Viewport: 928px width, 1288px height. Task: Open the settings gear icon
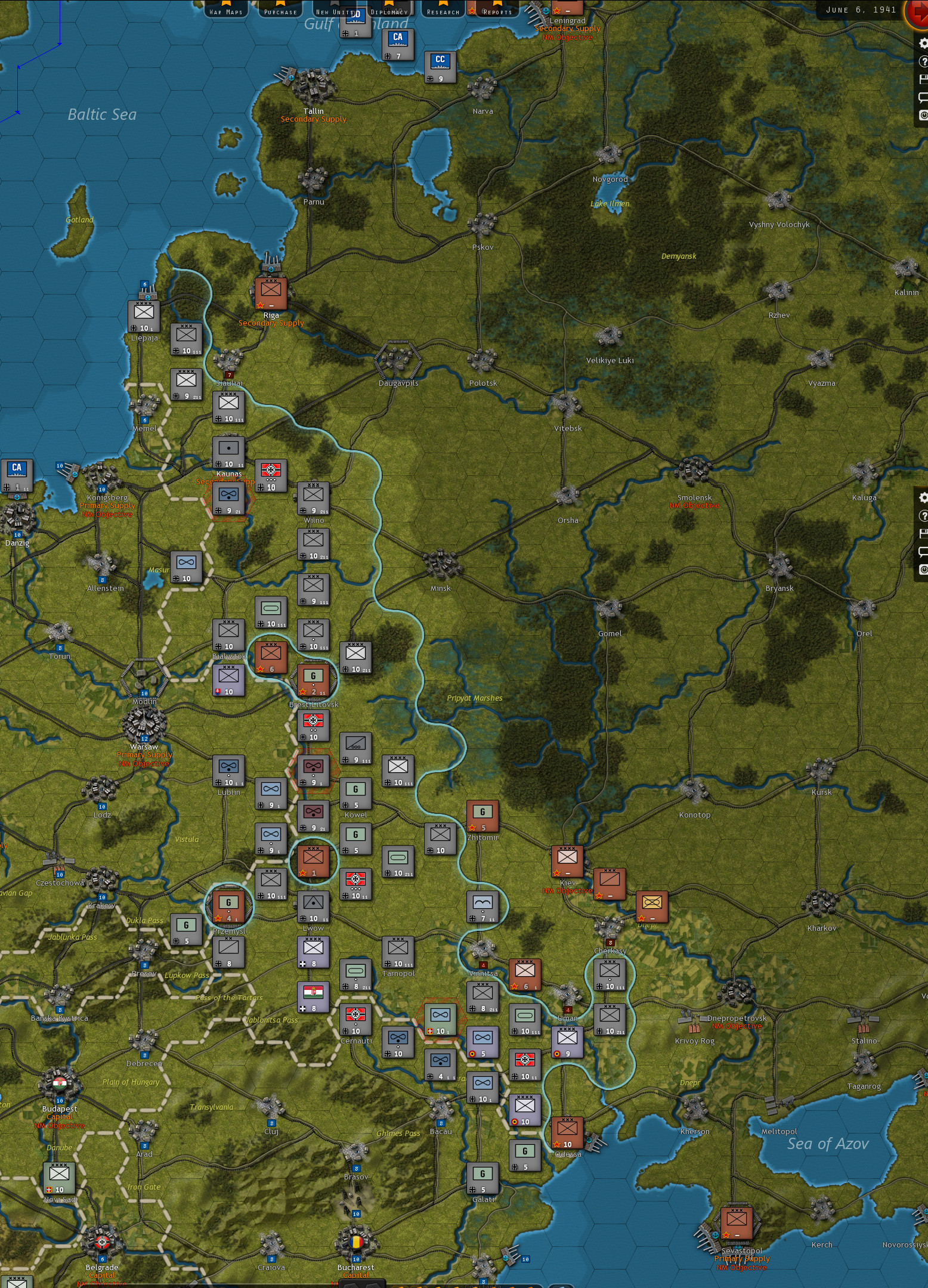point(922,44)
